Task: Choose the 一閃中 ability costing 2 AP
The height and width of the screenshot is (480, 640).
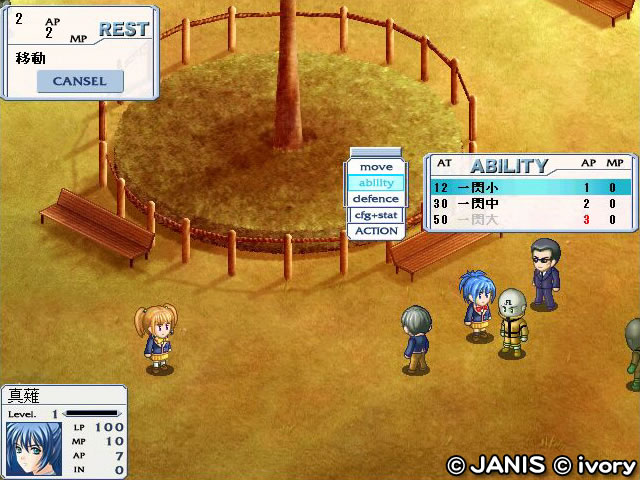Action: click(x=530, y=203)
